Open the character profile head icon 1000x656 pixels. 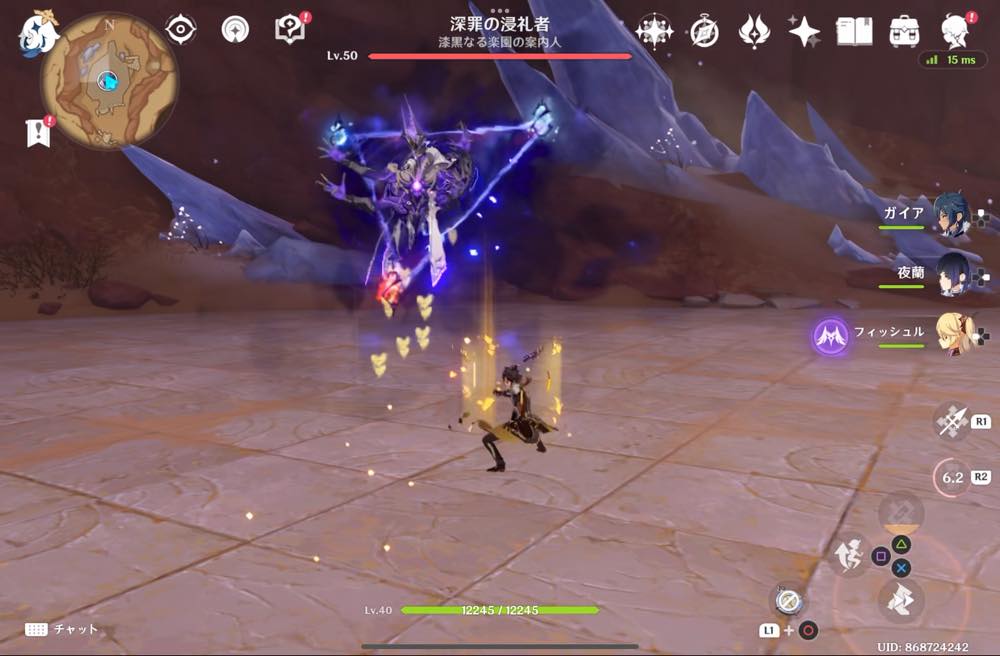click(x=957, y=32)
